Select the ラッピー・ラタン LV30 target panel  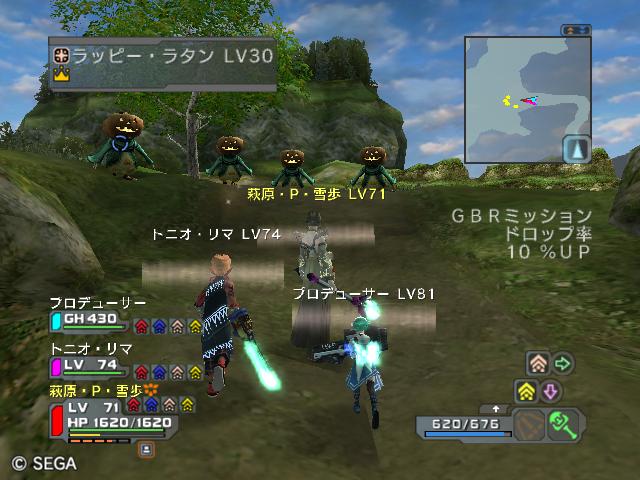[x=162, y=65]
